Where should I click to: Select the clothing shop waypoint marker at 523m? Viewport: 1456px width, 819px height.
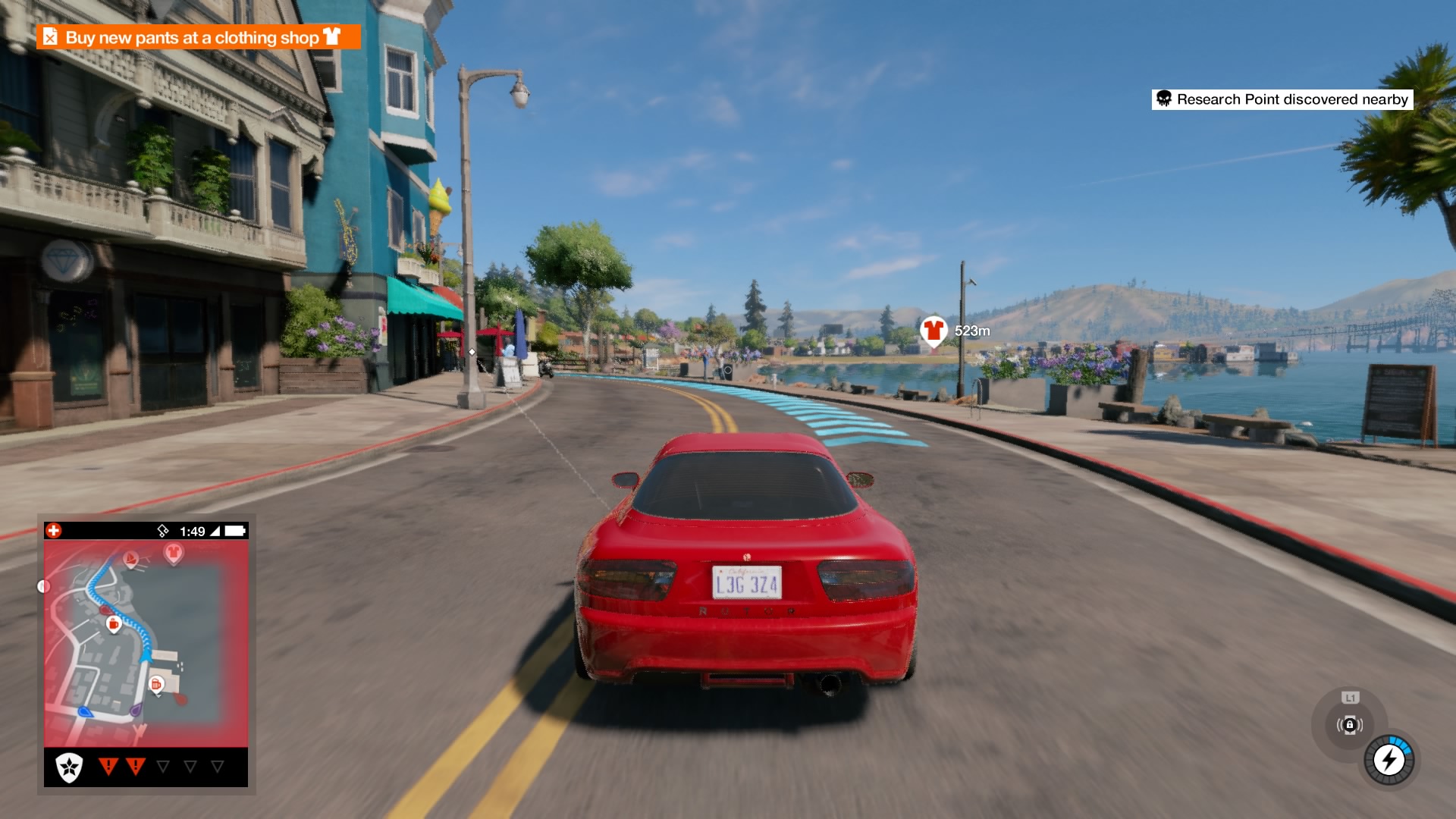point(933,331)
